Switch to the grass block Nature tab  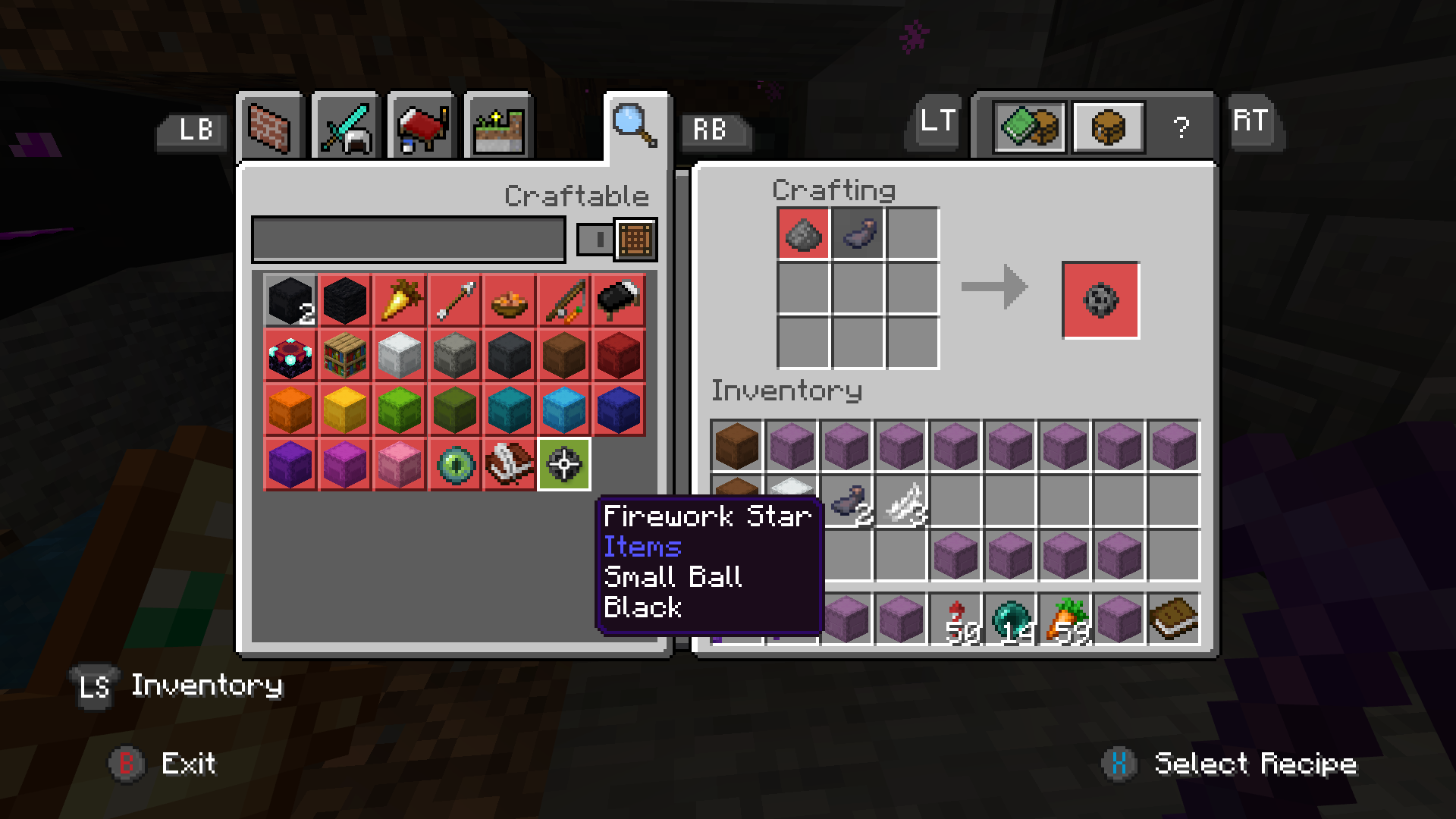point(498,127)
